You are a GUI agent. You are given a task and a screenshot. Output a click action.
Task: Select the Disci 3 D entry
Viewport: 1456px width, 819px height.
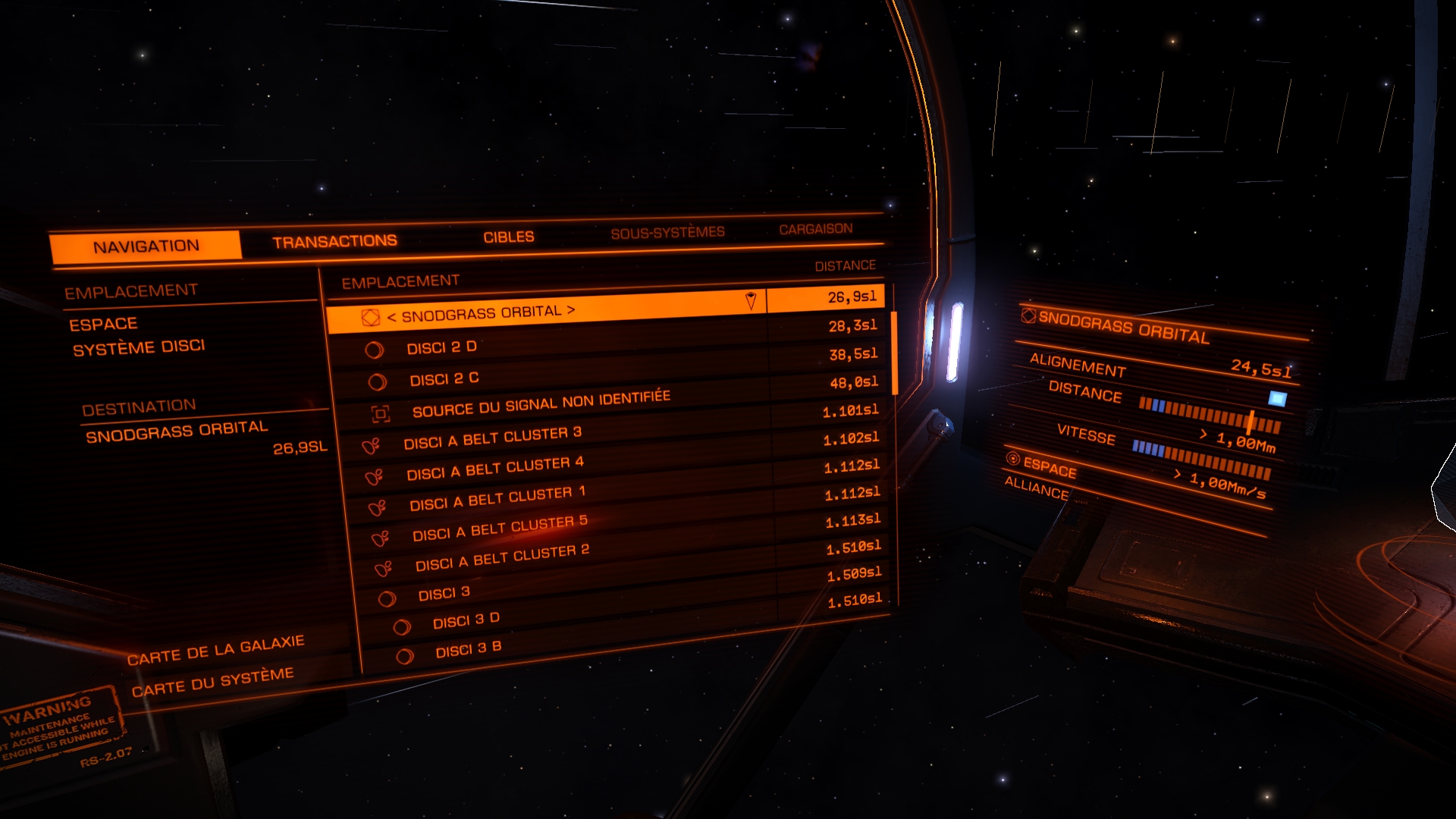pyautogui.click(x=466, y=621)
